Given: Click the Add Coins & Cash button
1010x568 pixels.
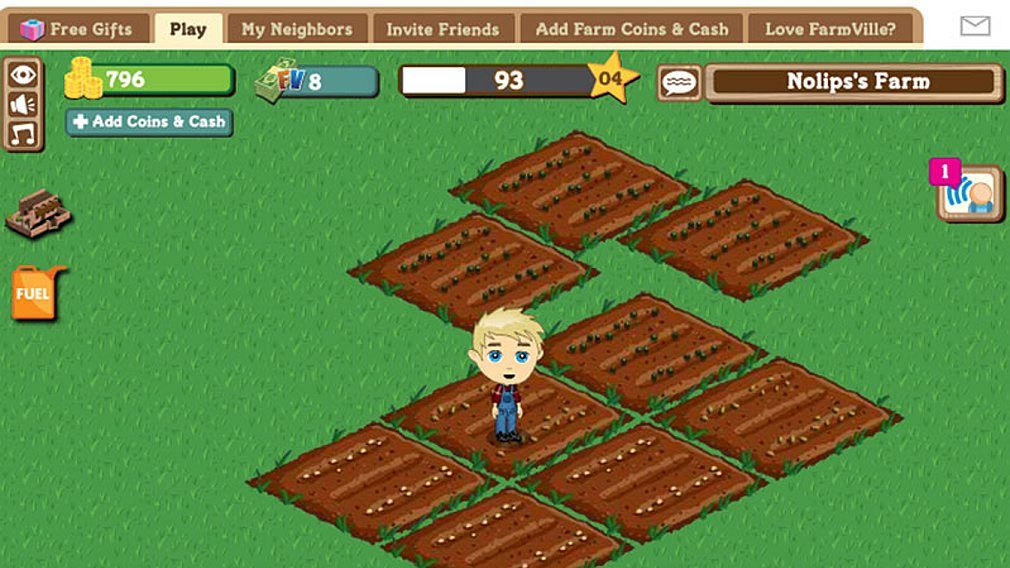Looking at the screenshot, I should click(x=149, y=122).
